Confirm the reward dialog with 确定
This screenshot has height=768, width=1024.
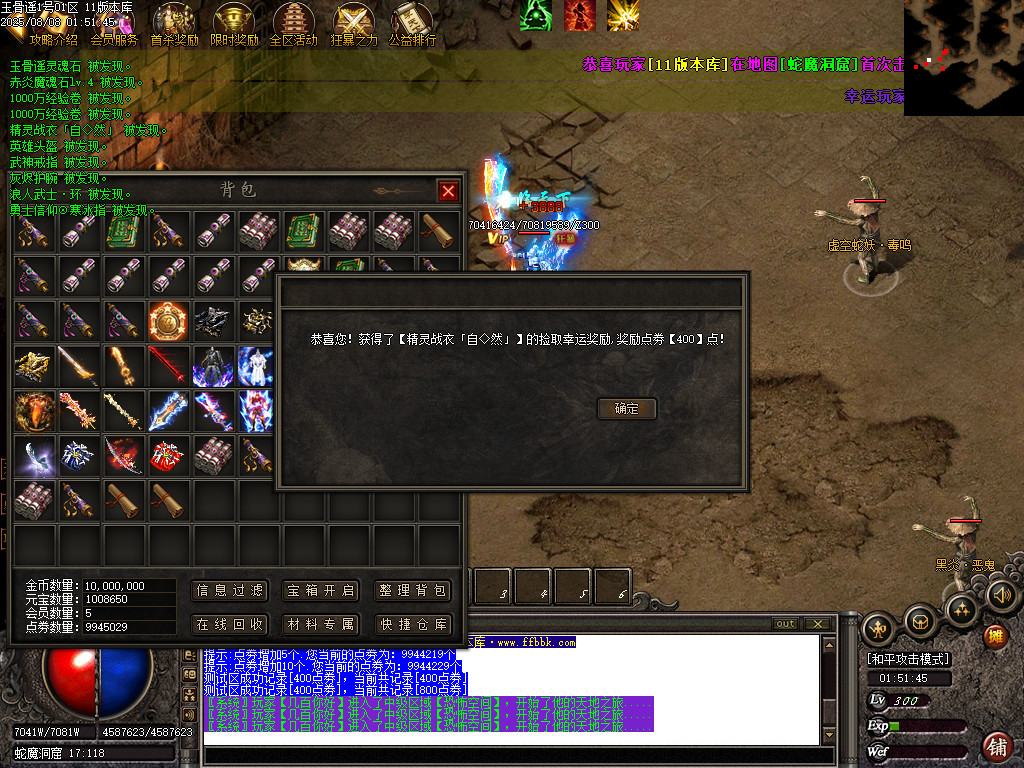[x=627, y=408]
